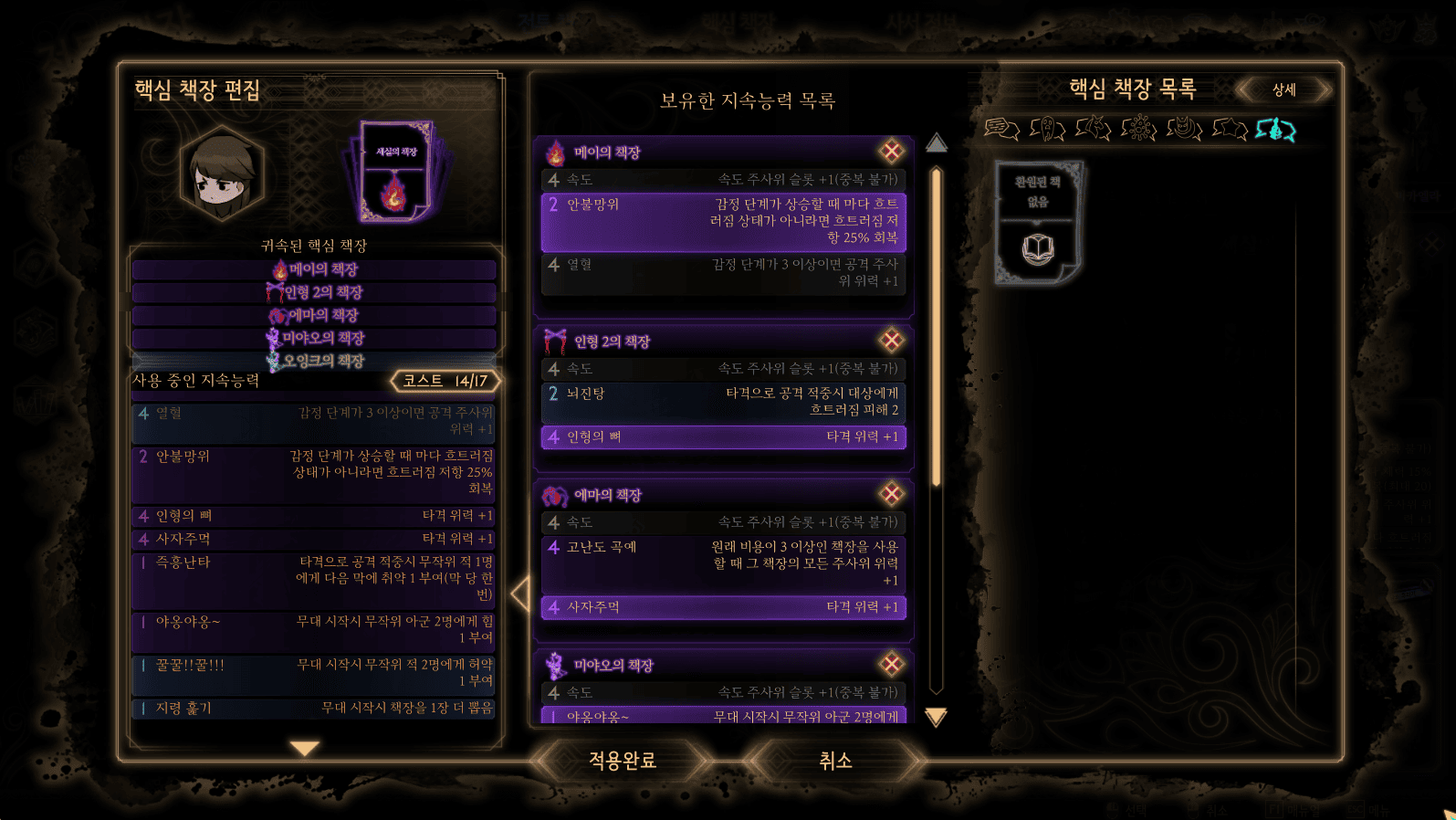Remove 미야오의 책장 with its X button
This screenshot has height=820, width=1456.
tap(891, 664)
